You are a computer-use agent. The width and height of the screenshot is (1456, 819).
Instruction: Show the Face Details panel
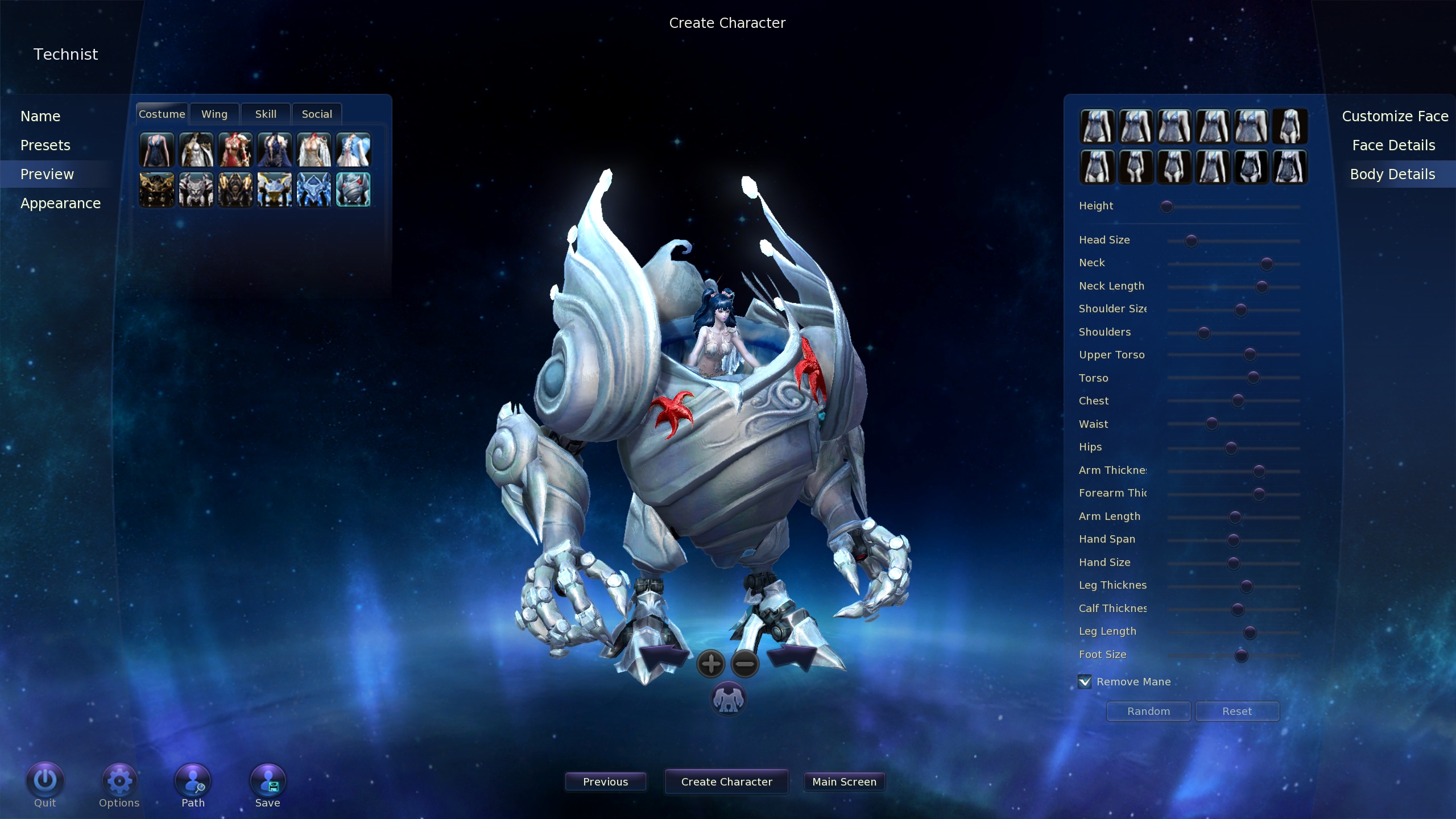[1393, 146]
